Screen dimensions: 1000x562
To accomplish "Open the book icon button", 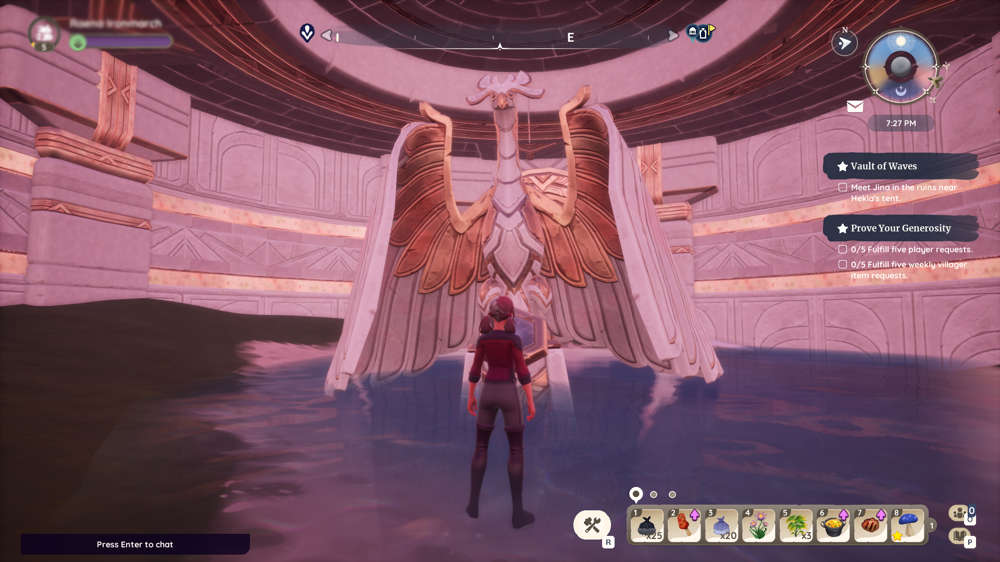I will point(961,537).
